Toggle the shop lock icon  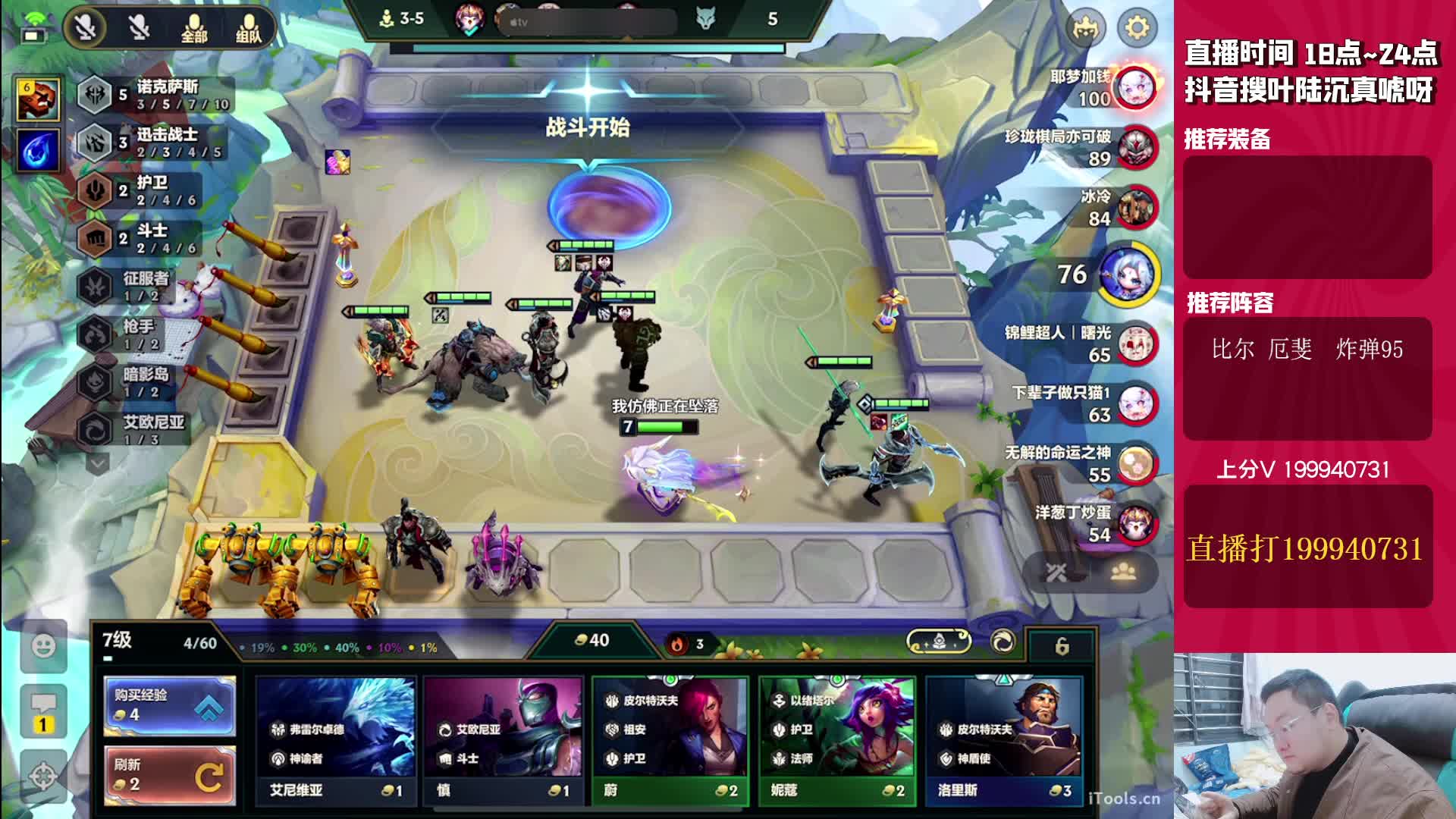coord(1062,645)
